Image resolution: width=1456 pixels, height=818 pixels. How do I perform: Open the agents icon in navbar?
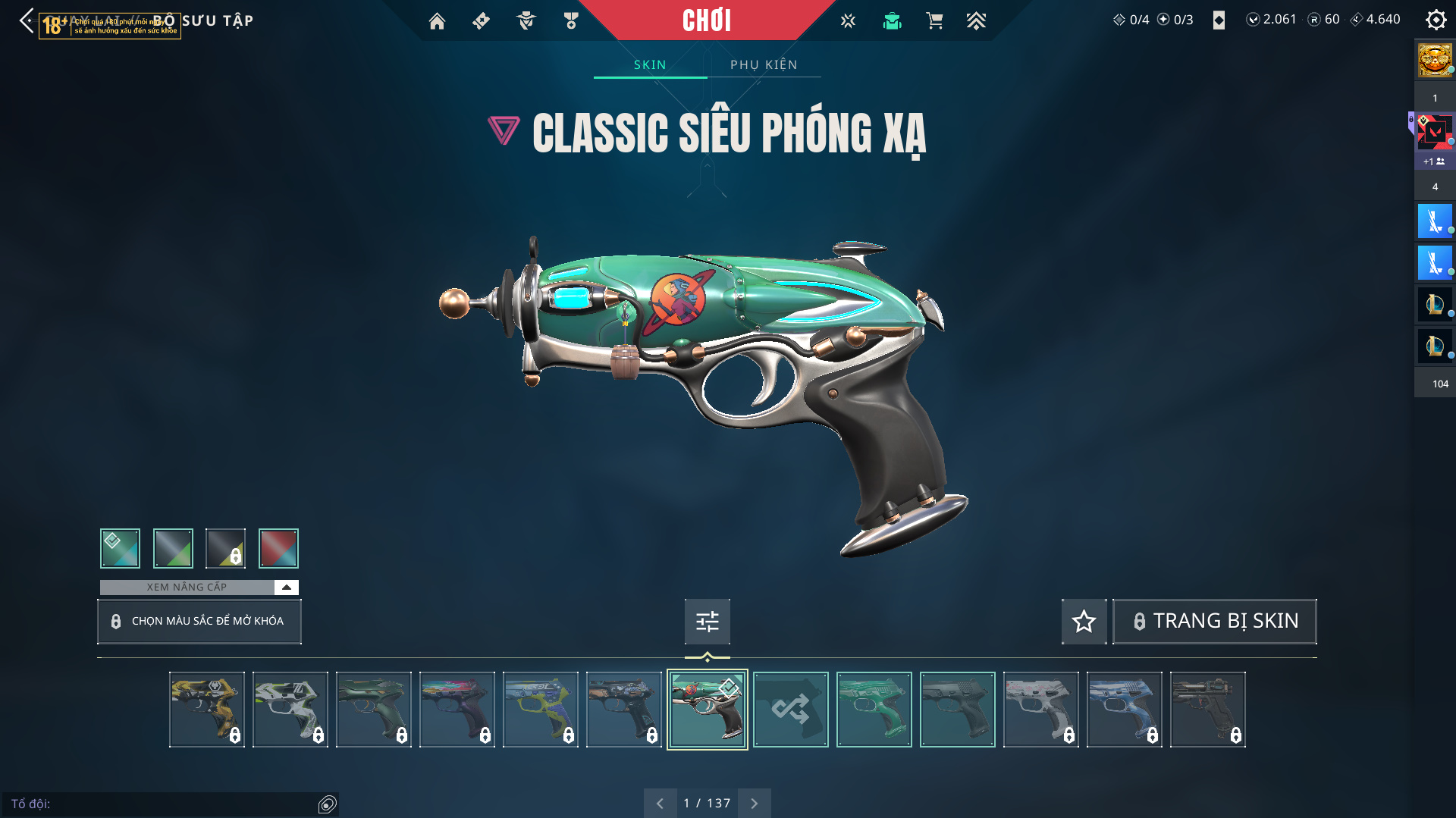pos(526,21)
